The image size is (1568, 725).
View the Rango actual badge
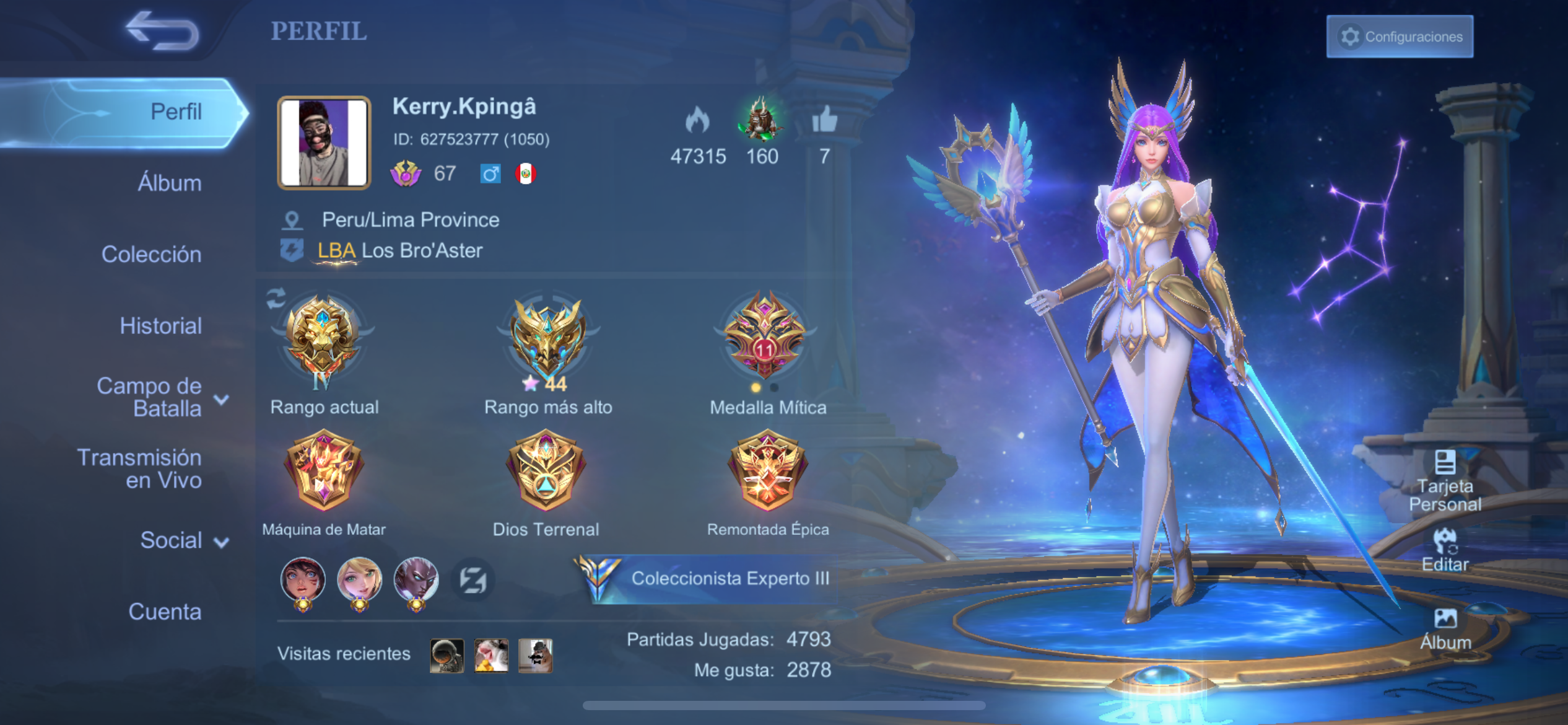pos(323,340)
